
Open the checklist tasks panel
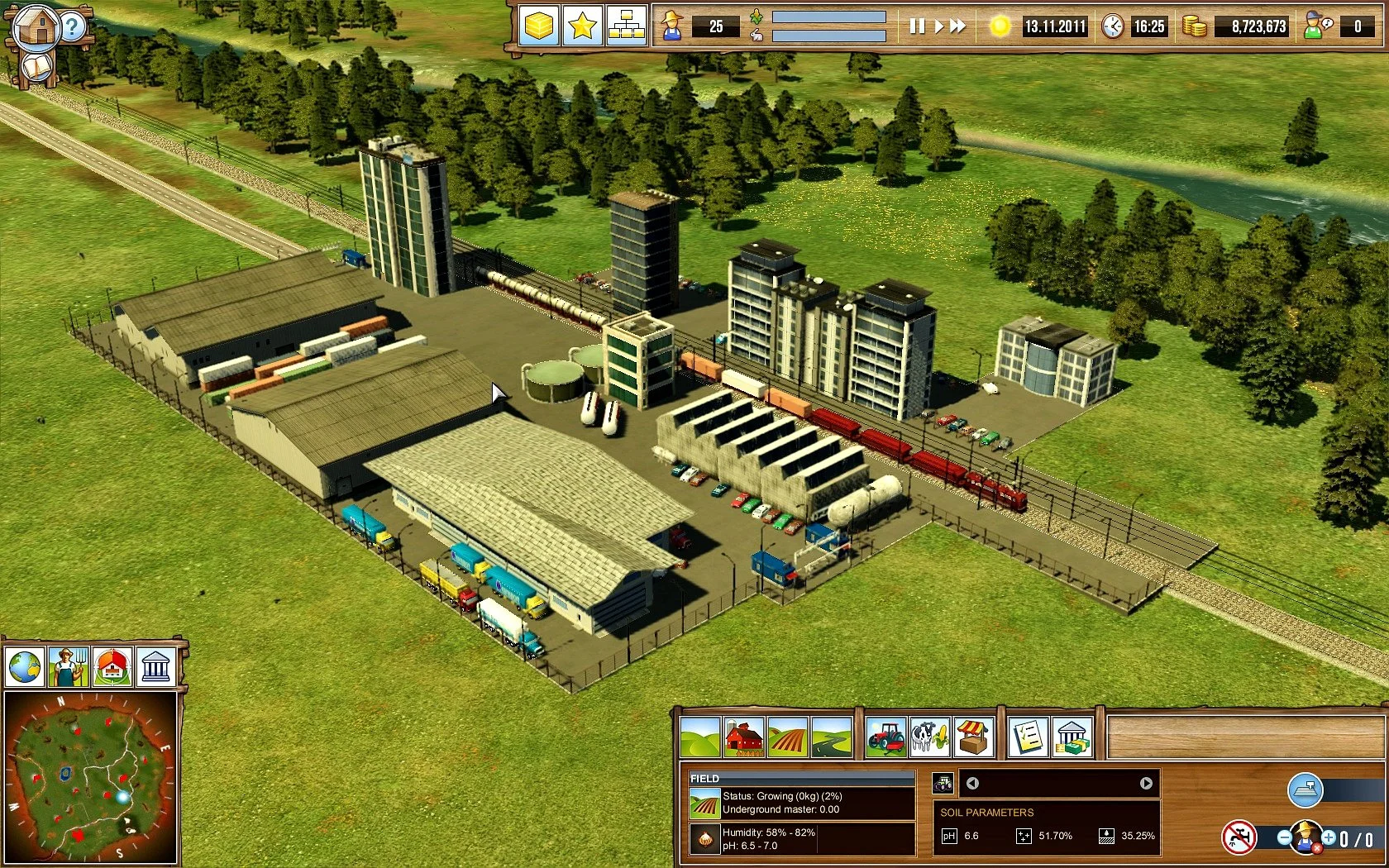pos(1029,737)
